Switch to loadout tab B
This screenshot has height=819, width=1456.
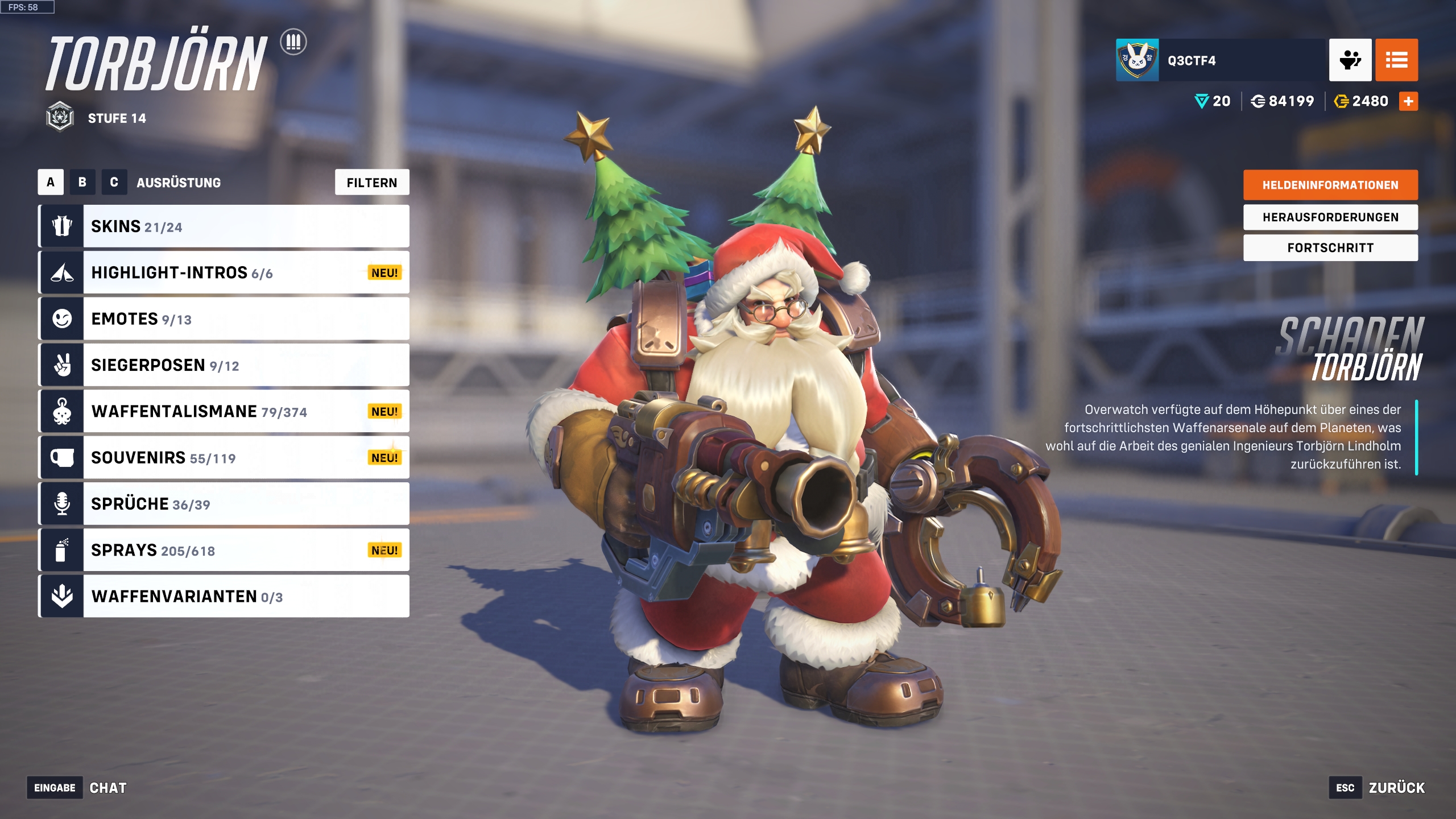(x=82, y=183)
